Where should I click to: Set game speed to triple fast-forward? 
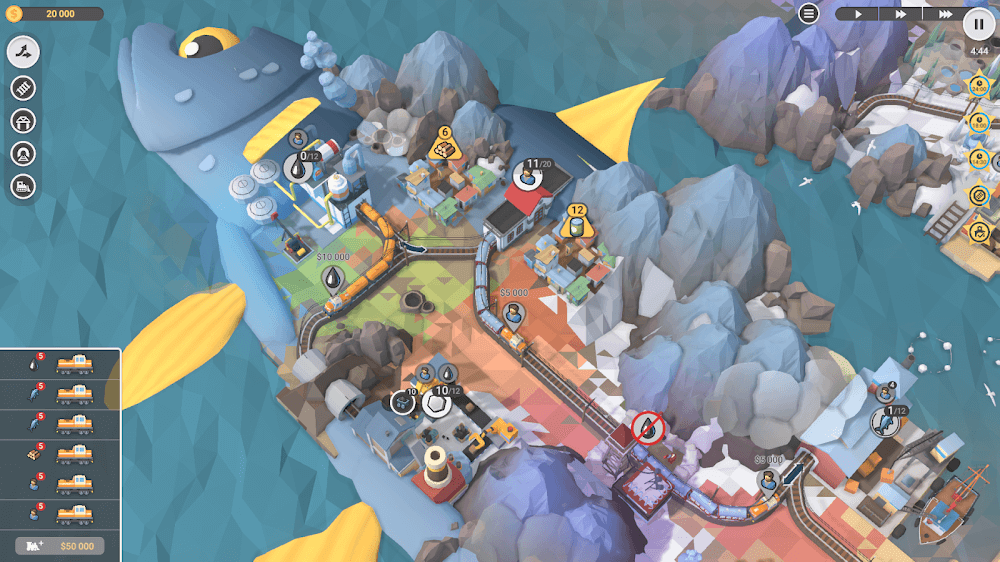[x=944, y=14]
